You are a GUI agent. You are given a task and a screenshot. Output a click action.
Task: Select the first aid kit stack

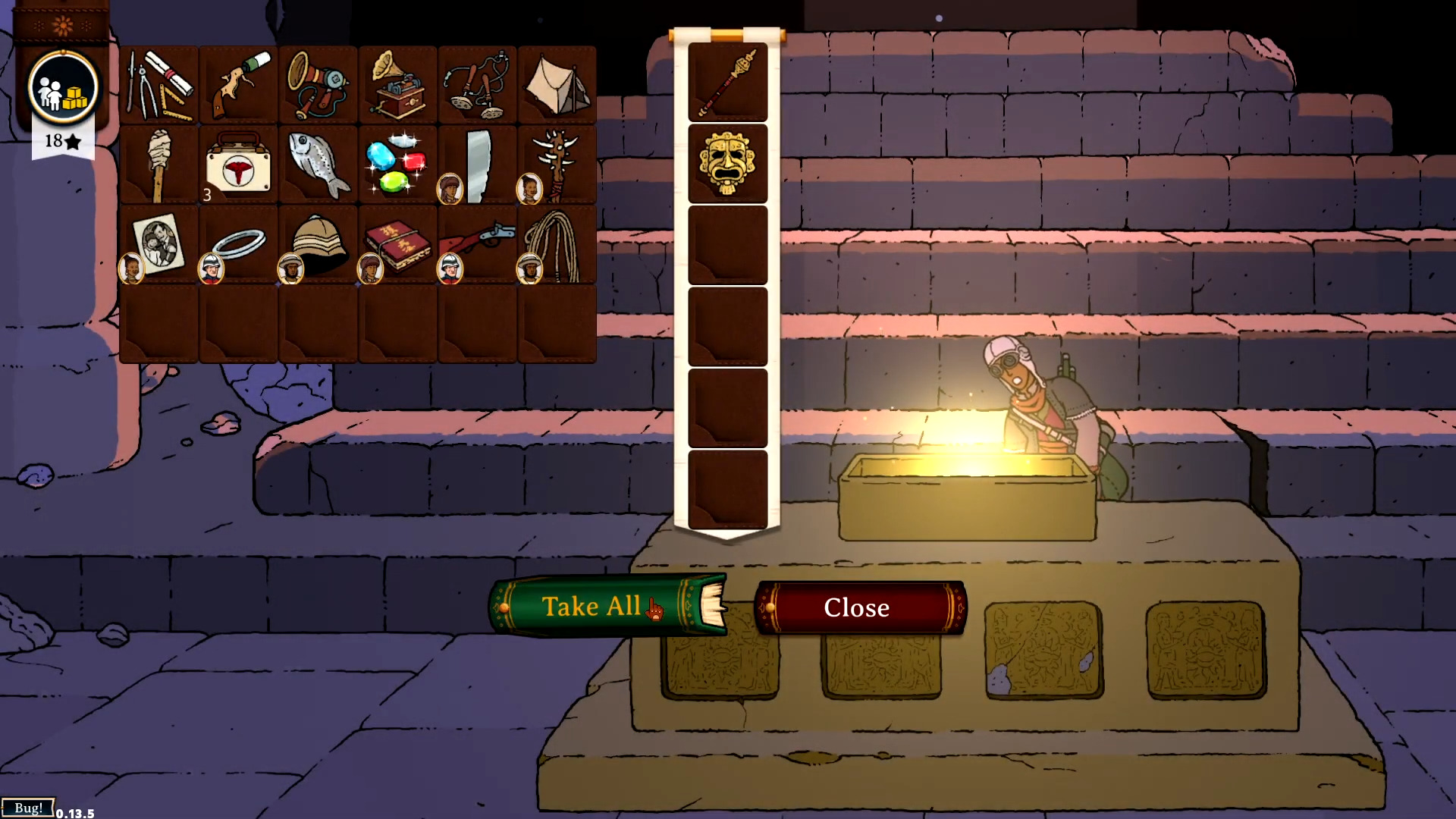(238, 165)
